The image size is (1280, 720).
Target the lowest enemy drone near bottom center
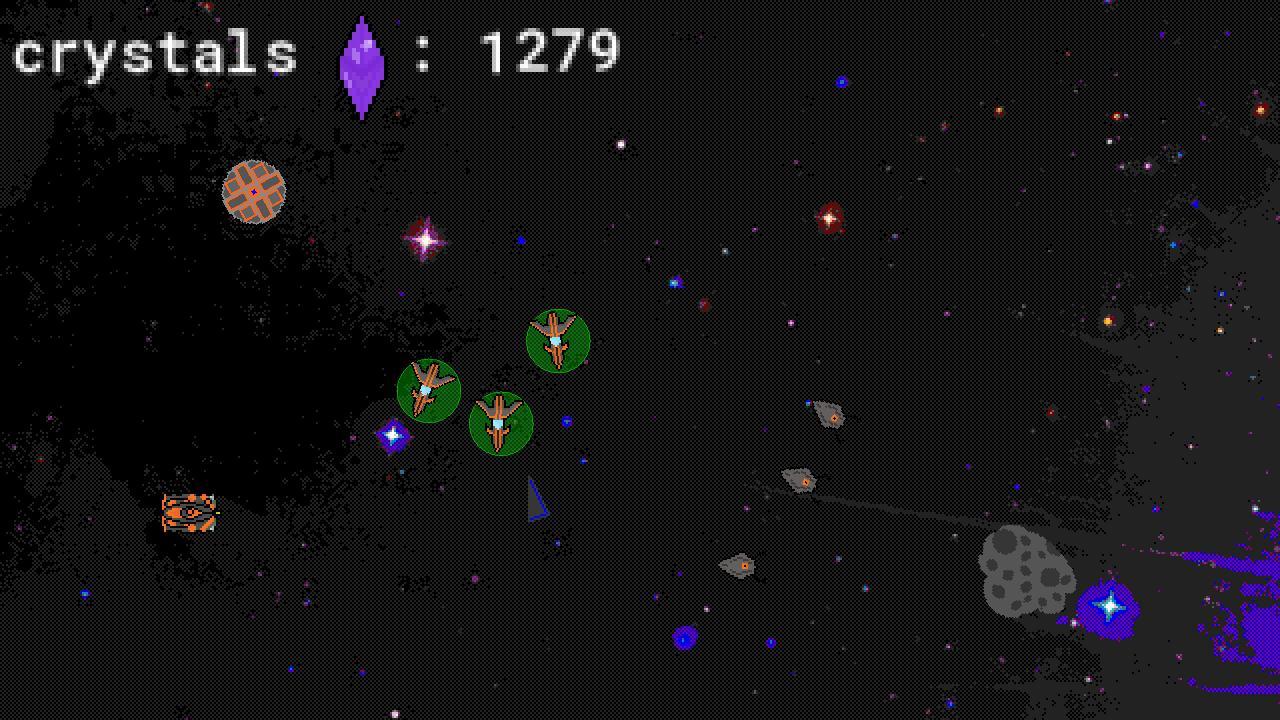pyautogui.click(x=740, y=565)
